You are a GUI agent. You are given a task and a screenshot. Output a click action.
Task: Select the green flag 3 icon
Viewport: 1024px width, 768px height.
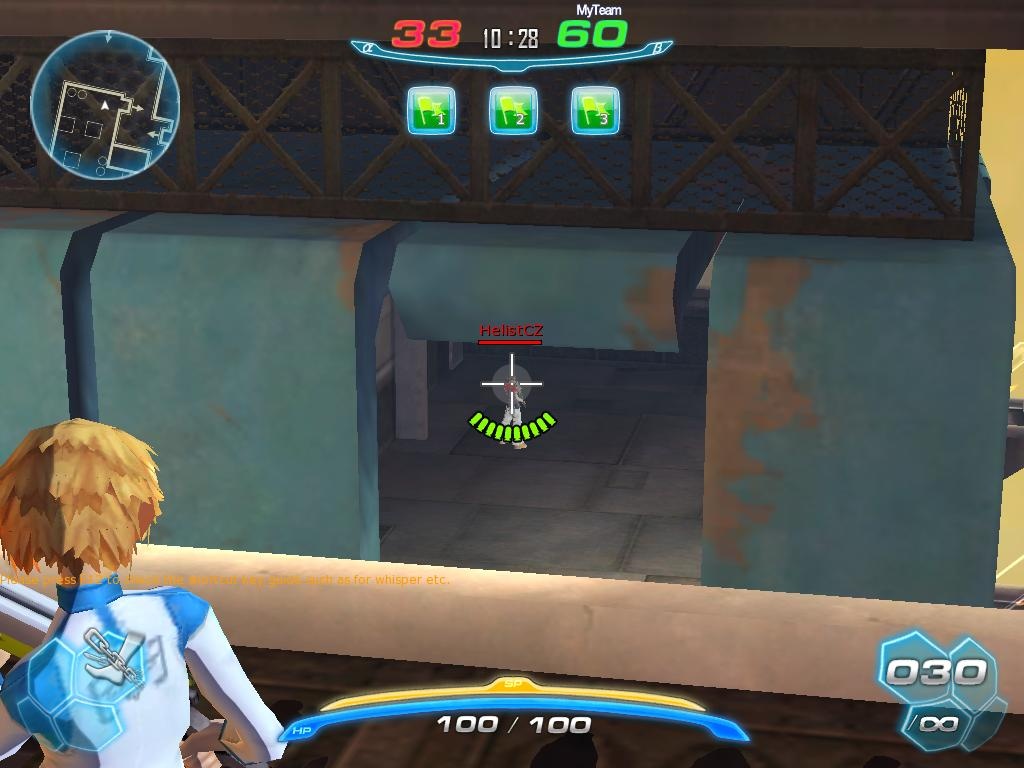click(595, 110)
